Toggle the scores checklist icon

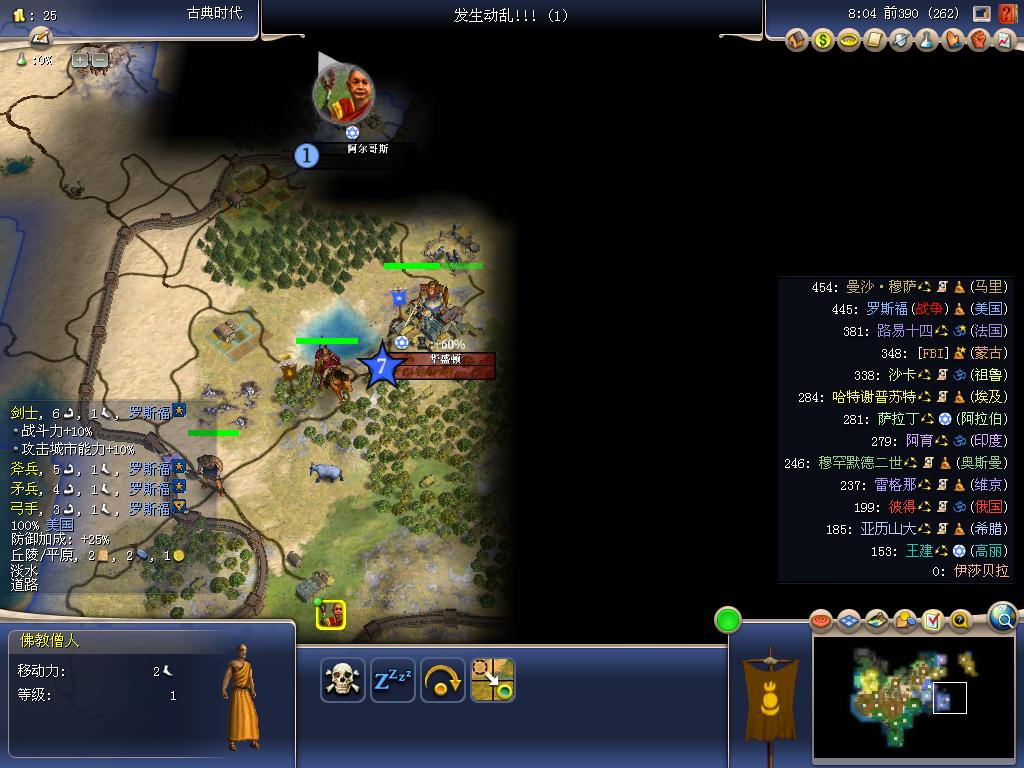(933, 621)
